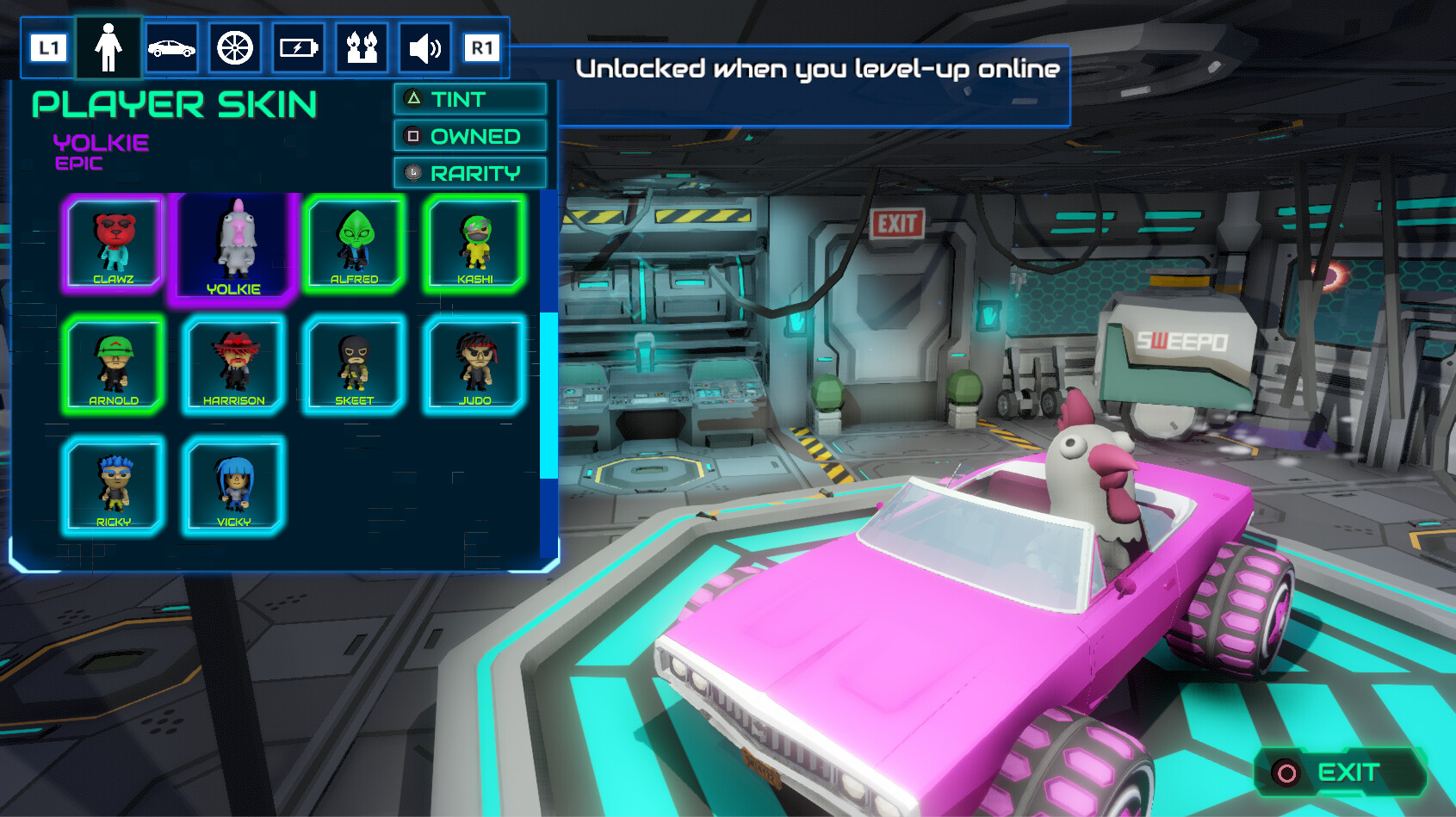Open the exhaust flames customization tab
This screenshot has height=817, width=1456.
[361, 48]
